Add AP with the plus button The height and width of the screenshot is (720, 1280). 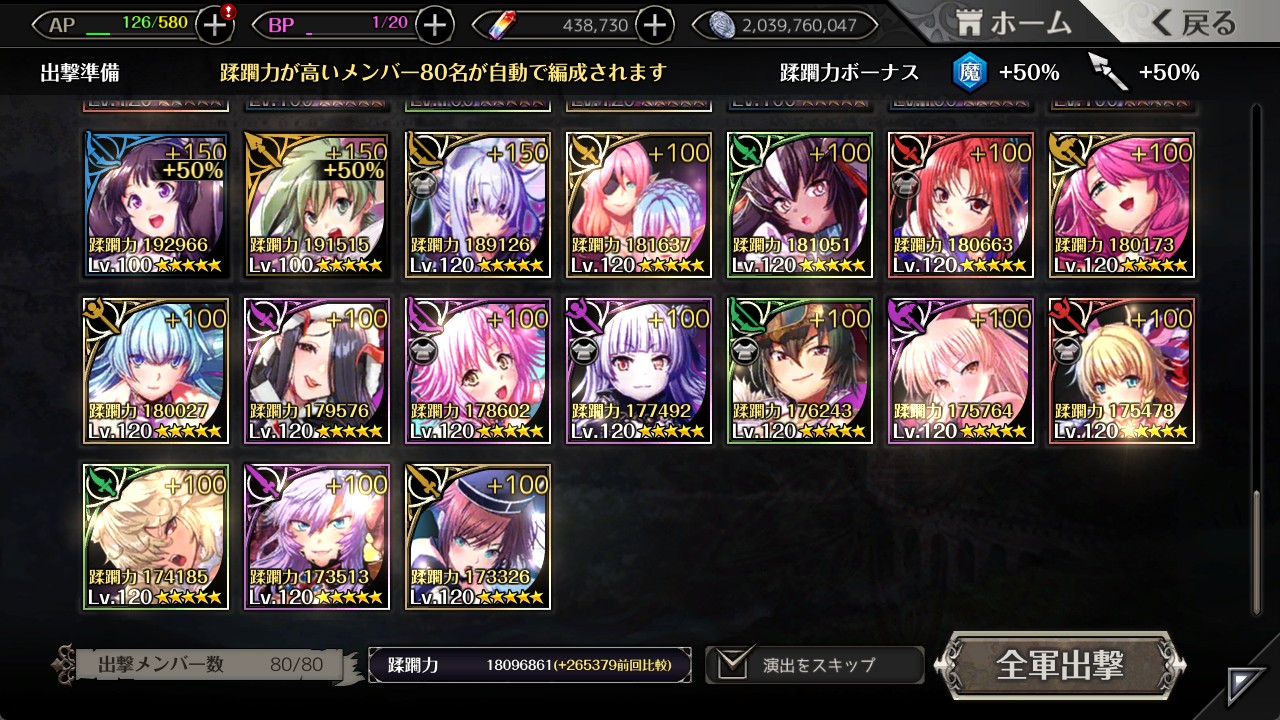(215, 25)
